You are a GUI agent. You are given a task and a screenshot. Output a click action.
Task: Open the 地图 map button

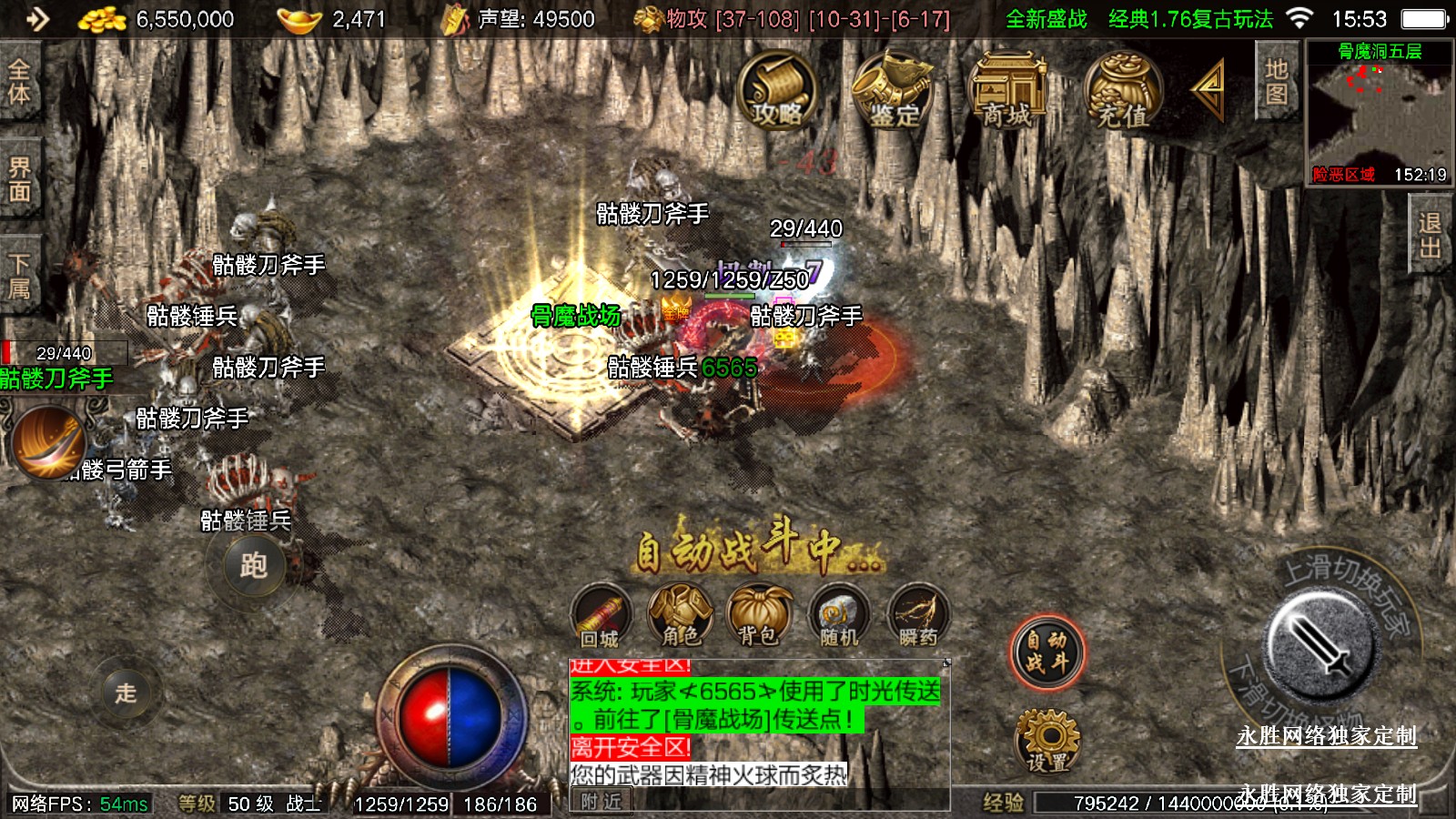pos(1276,81)
